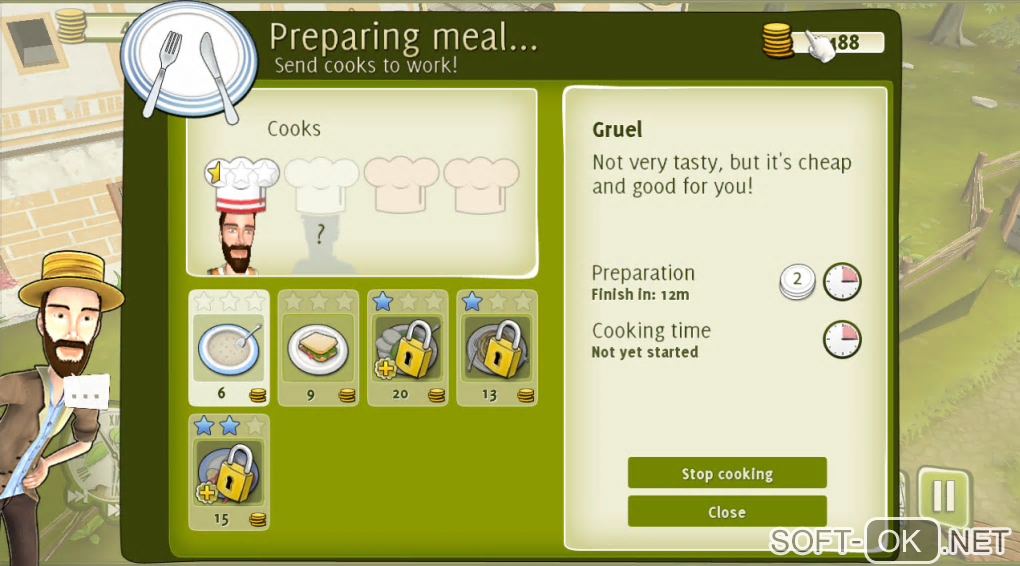Click the gold coin stack in the header
Screen dimensions: 1020x566
778,42
